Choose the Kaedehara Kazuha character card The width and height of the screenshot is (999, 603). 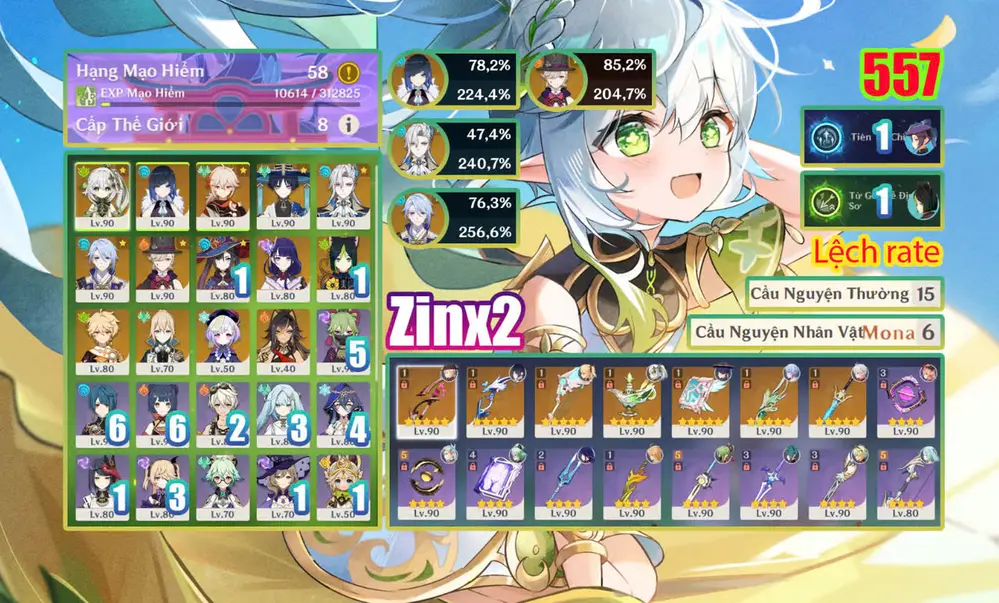[222, 193]
